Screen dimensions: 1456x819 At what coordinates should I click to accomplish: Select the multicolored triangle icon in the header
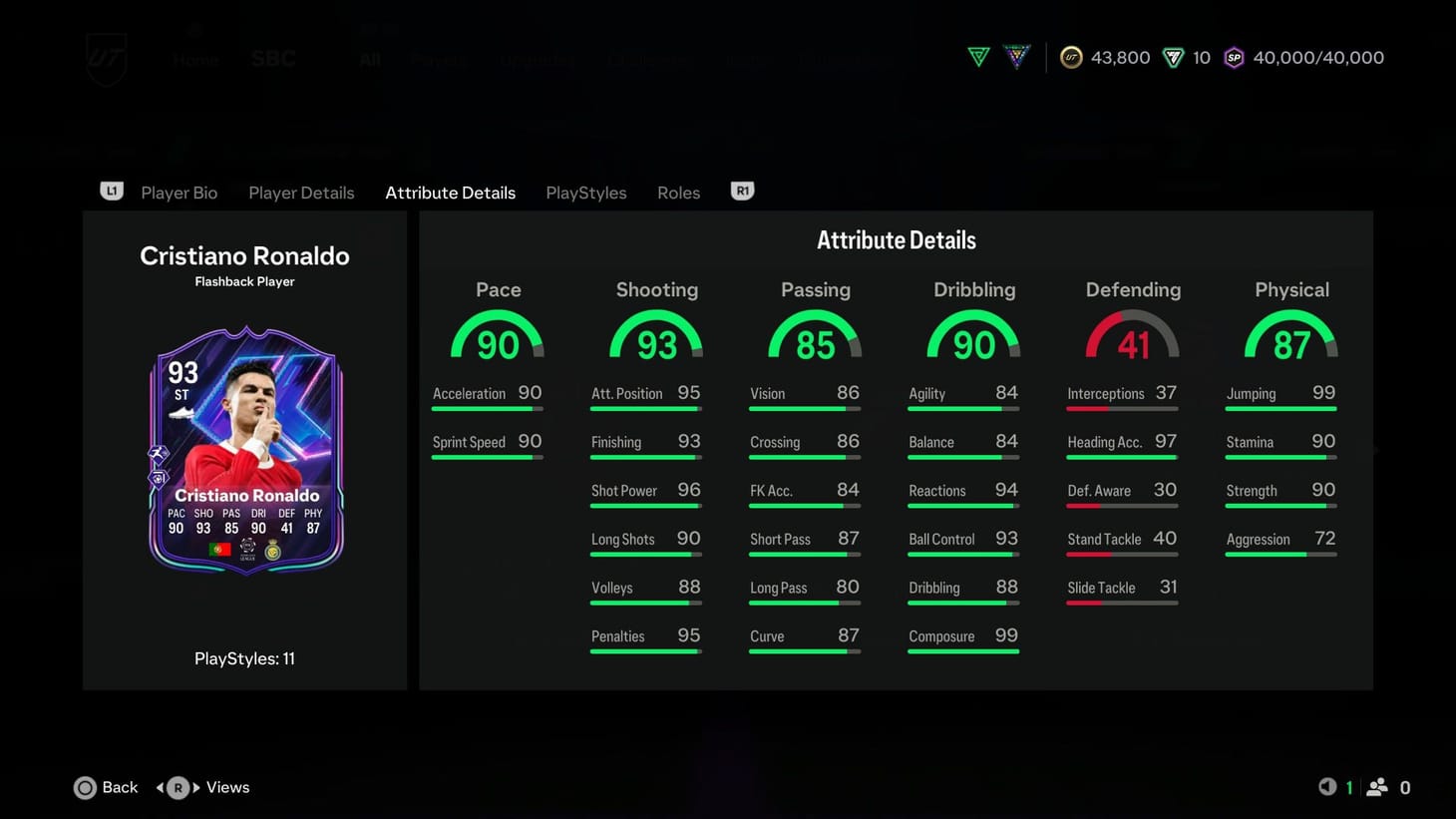click(x=1016, y=57)
